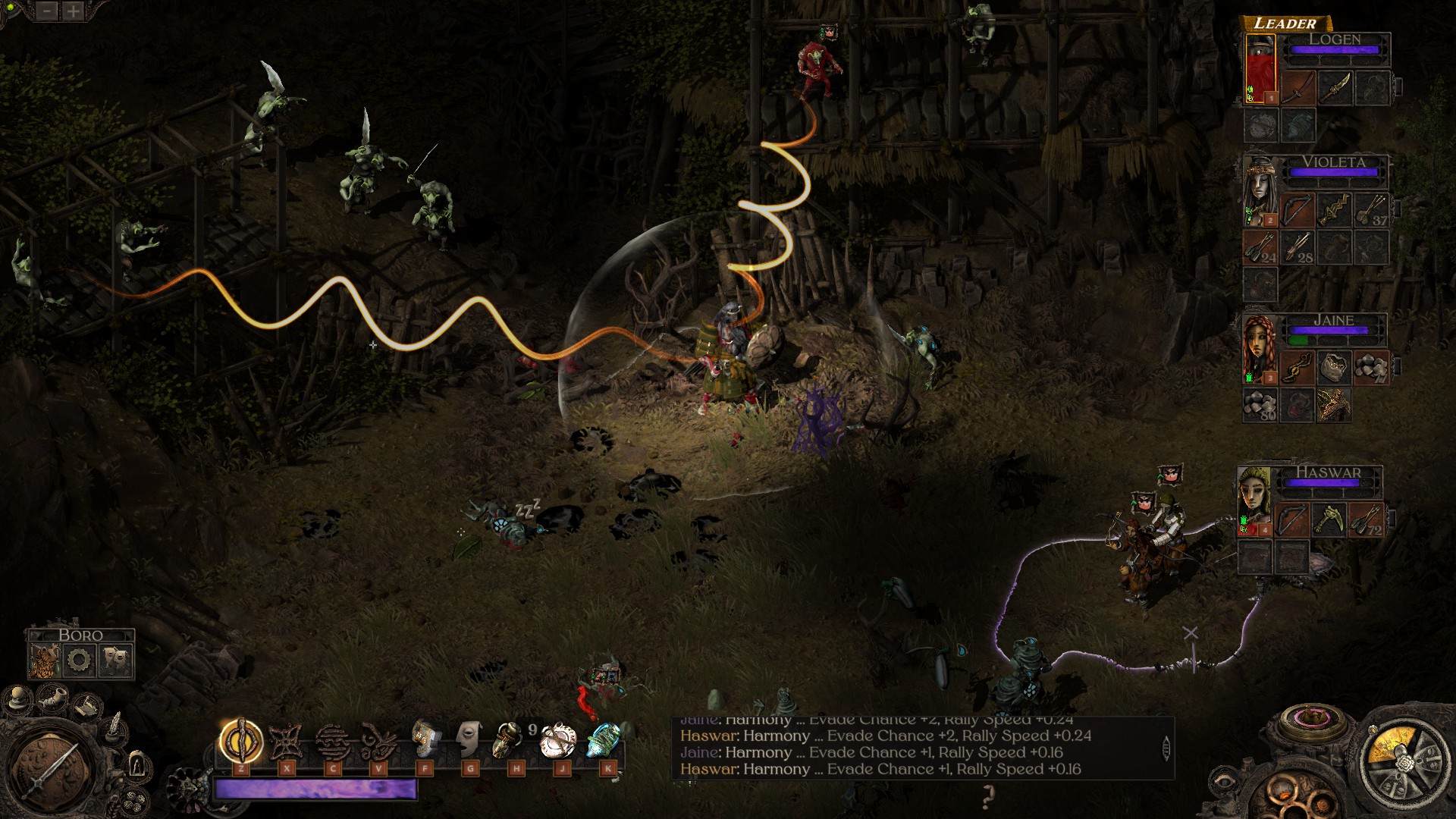Image resolution: width=1456 pixels, height=819 pixels.
Task: Activate the glowing Z hotbar ability
Action: click(241, 741)
